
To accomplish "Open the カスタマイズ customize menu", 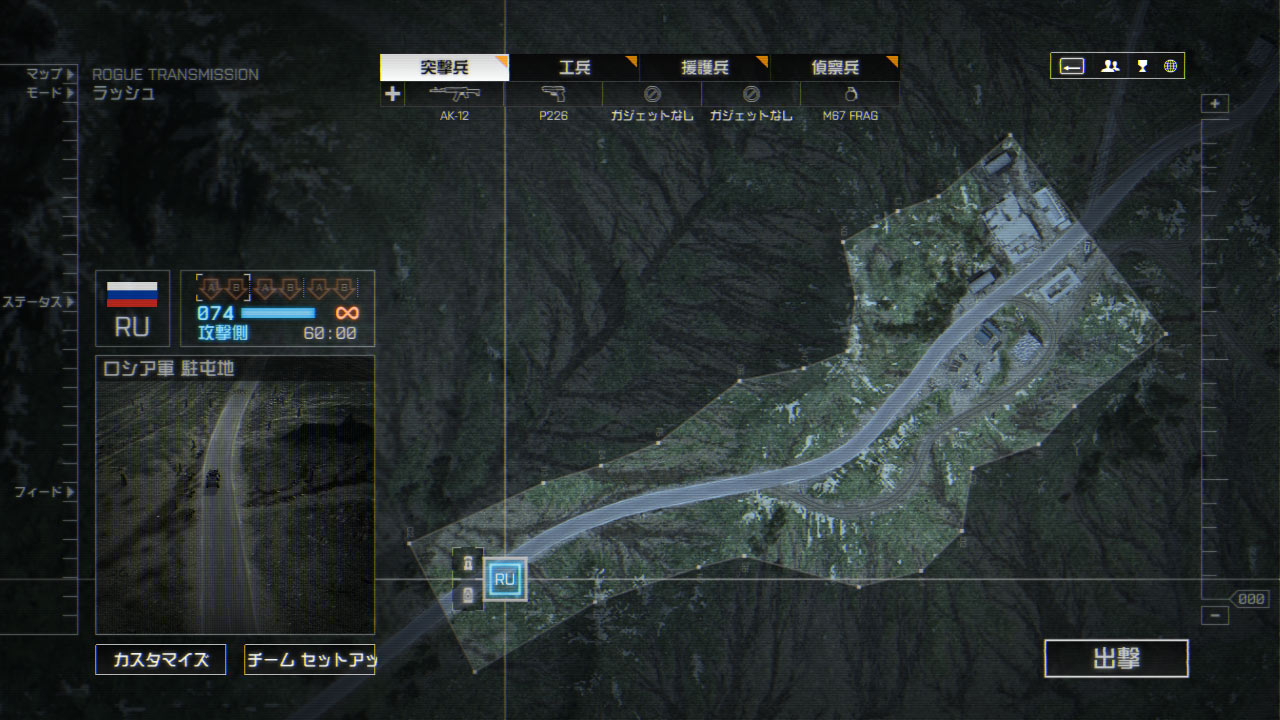I will pos(161,660).
